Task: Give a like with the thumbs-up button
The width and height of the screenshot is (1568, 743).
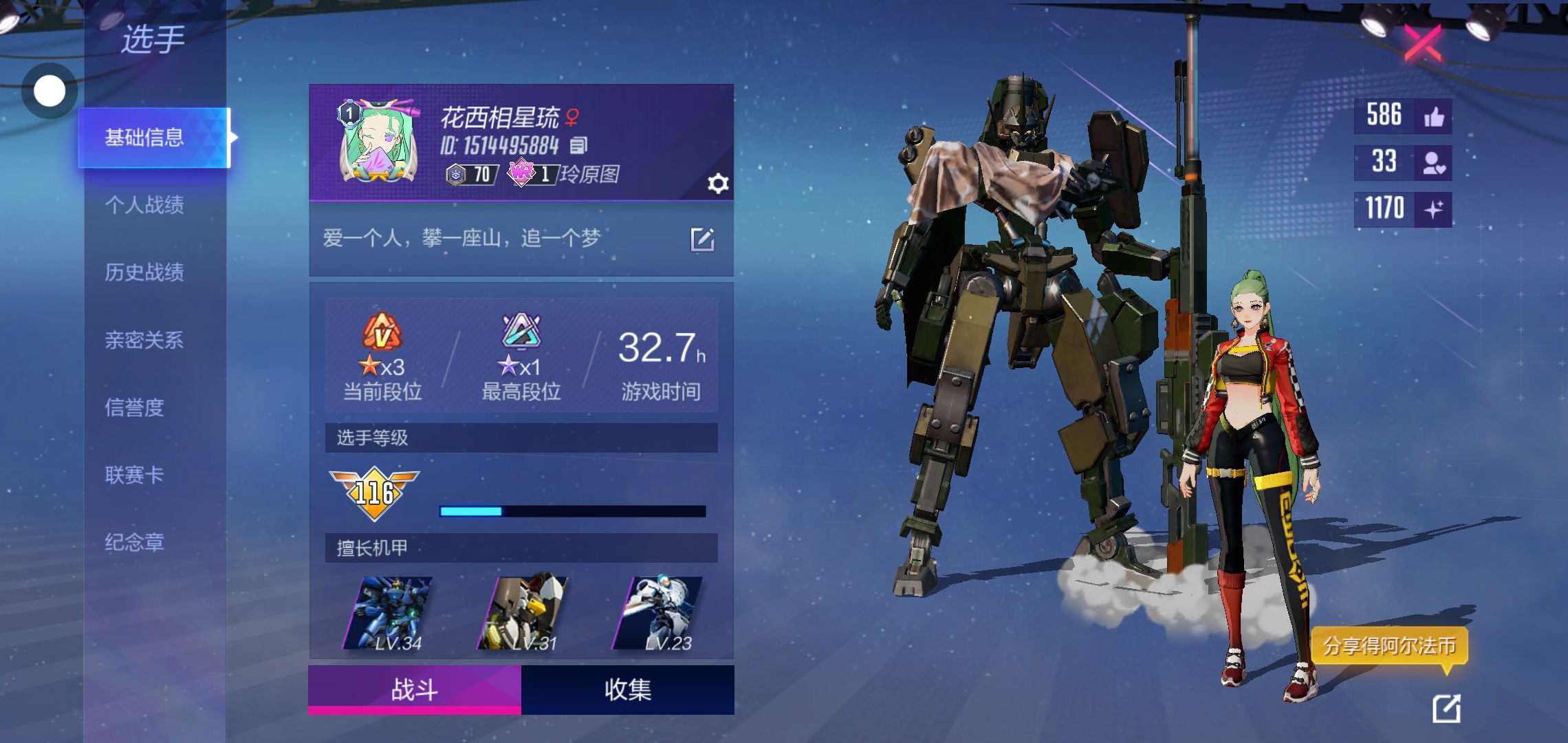Action: (1434, 116)
